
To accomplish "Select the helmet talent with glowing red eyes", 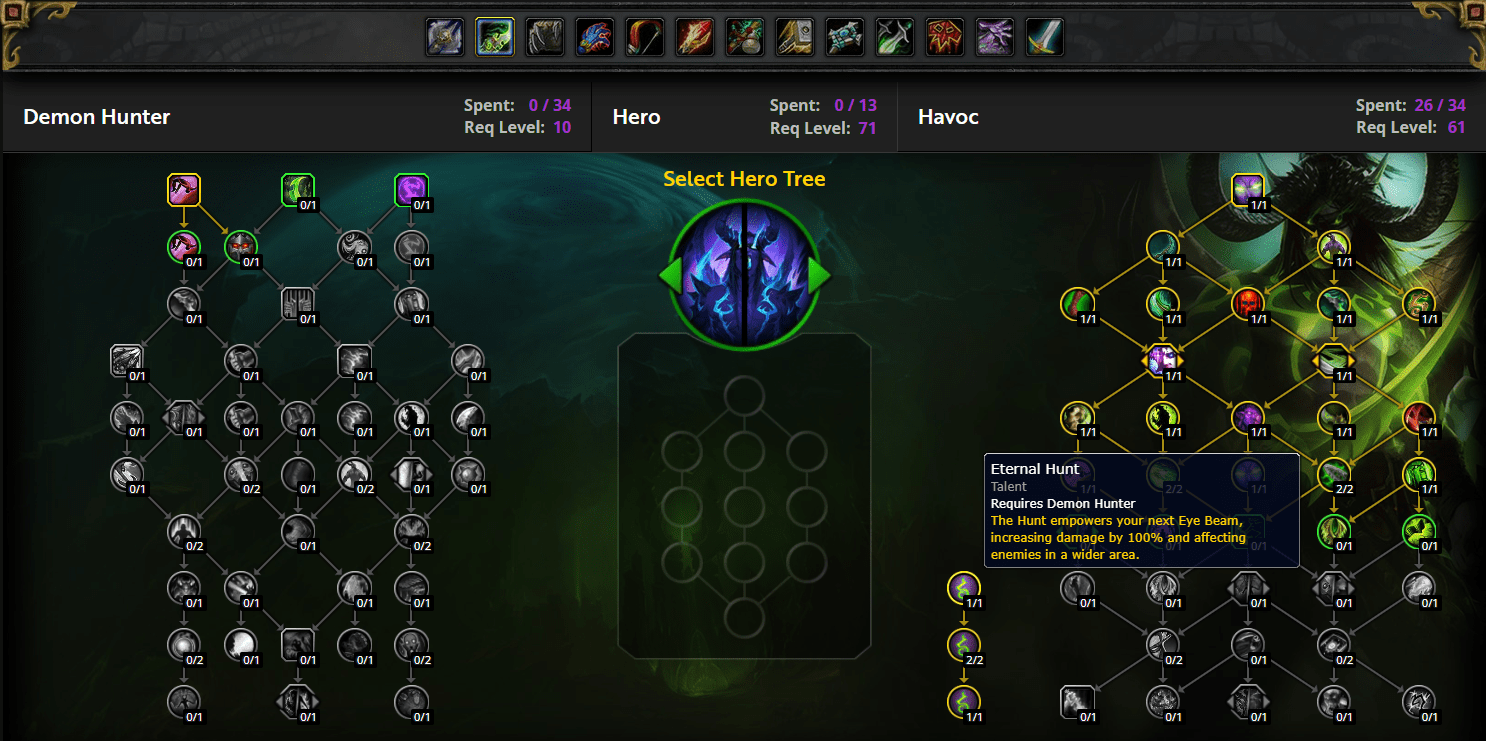I will (x=240, y=246).
